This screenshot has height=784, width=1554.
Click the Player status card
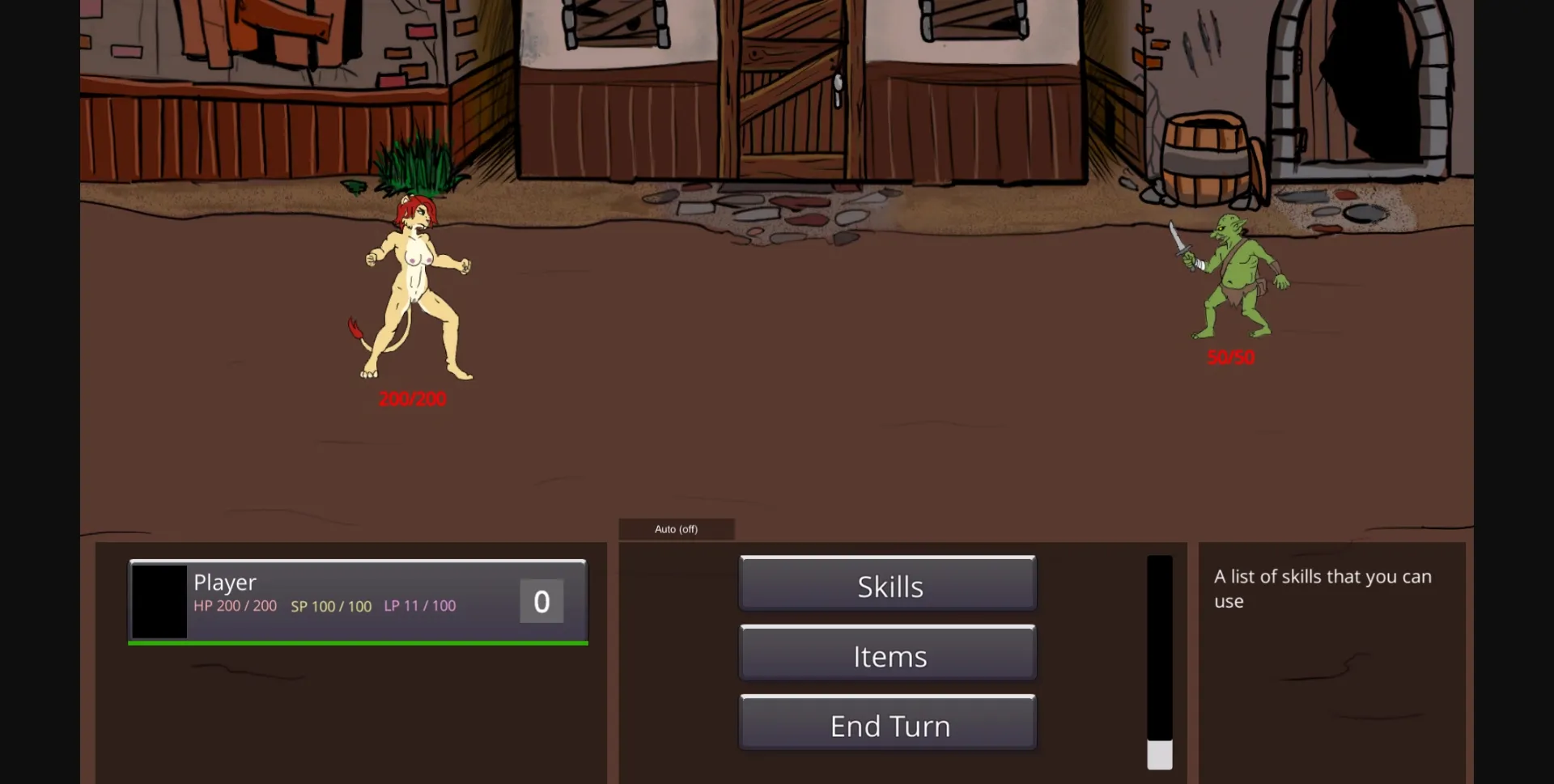[x=356, y=600]
